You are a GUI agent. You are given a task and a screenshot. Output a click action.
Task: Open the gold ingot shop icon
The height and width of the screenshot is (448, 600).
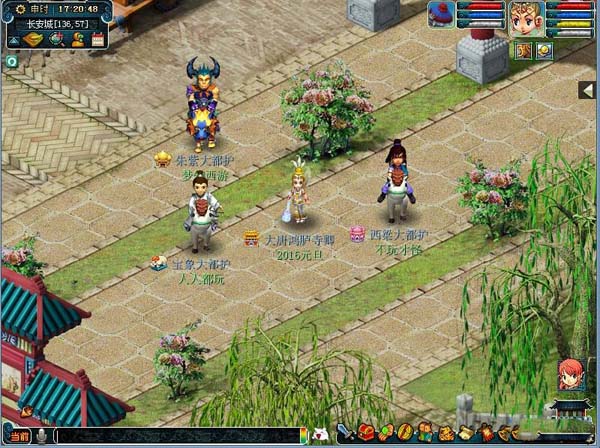click(34, 40)
